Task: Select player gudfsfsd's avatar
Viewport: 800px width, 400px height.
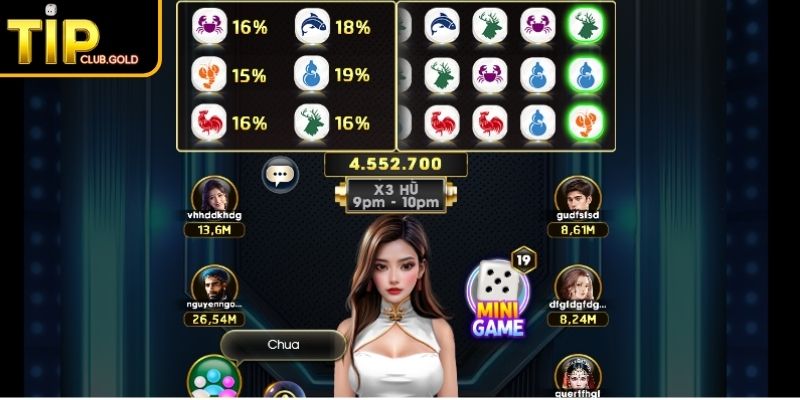Action: click(578, 193)
